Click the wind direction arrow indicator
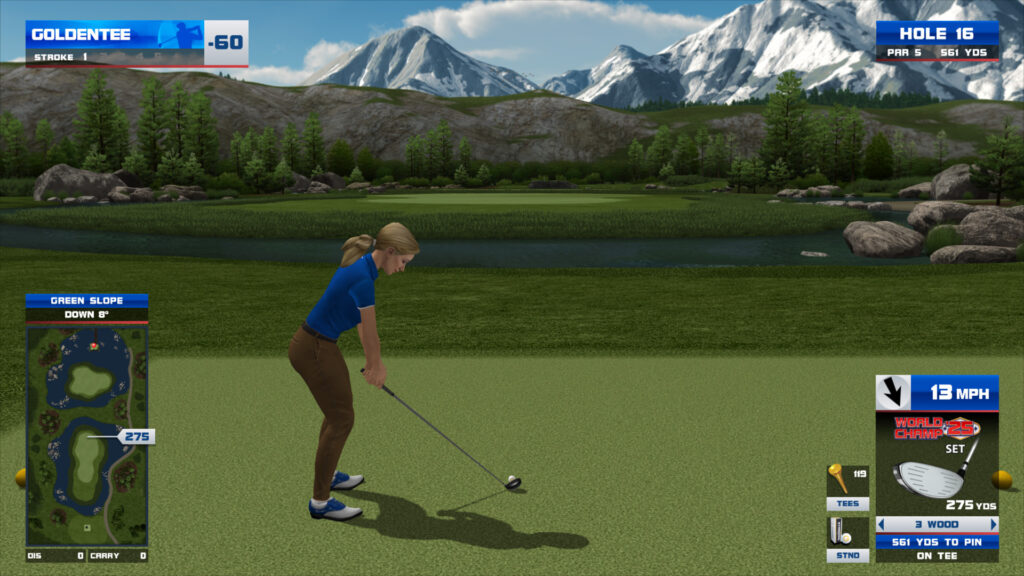This screenshot has width=1024, height=576. coord(893,392)
